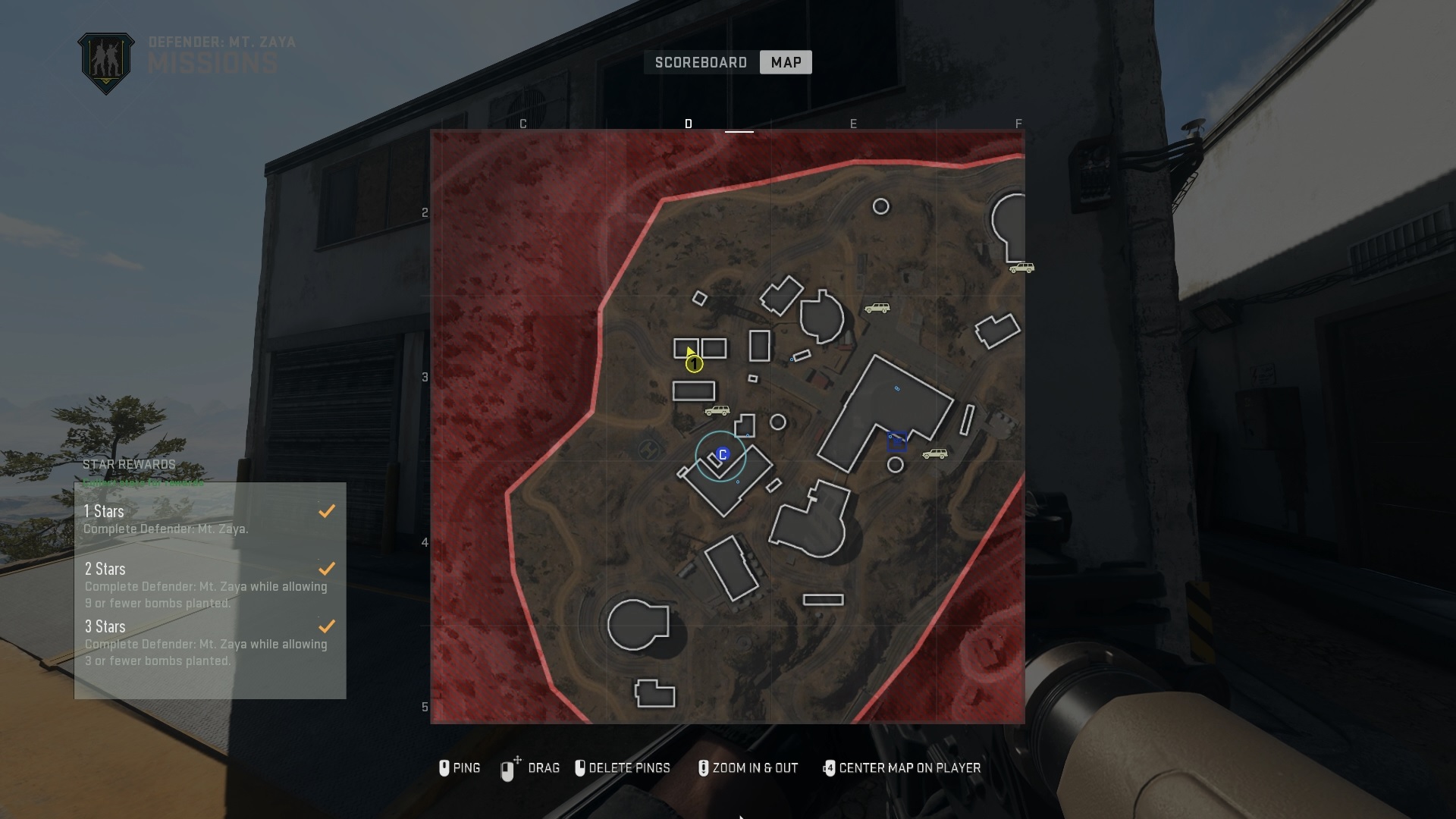Click the Ping mouse icon in the bottom bar

(445, 768)
